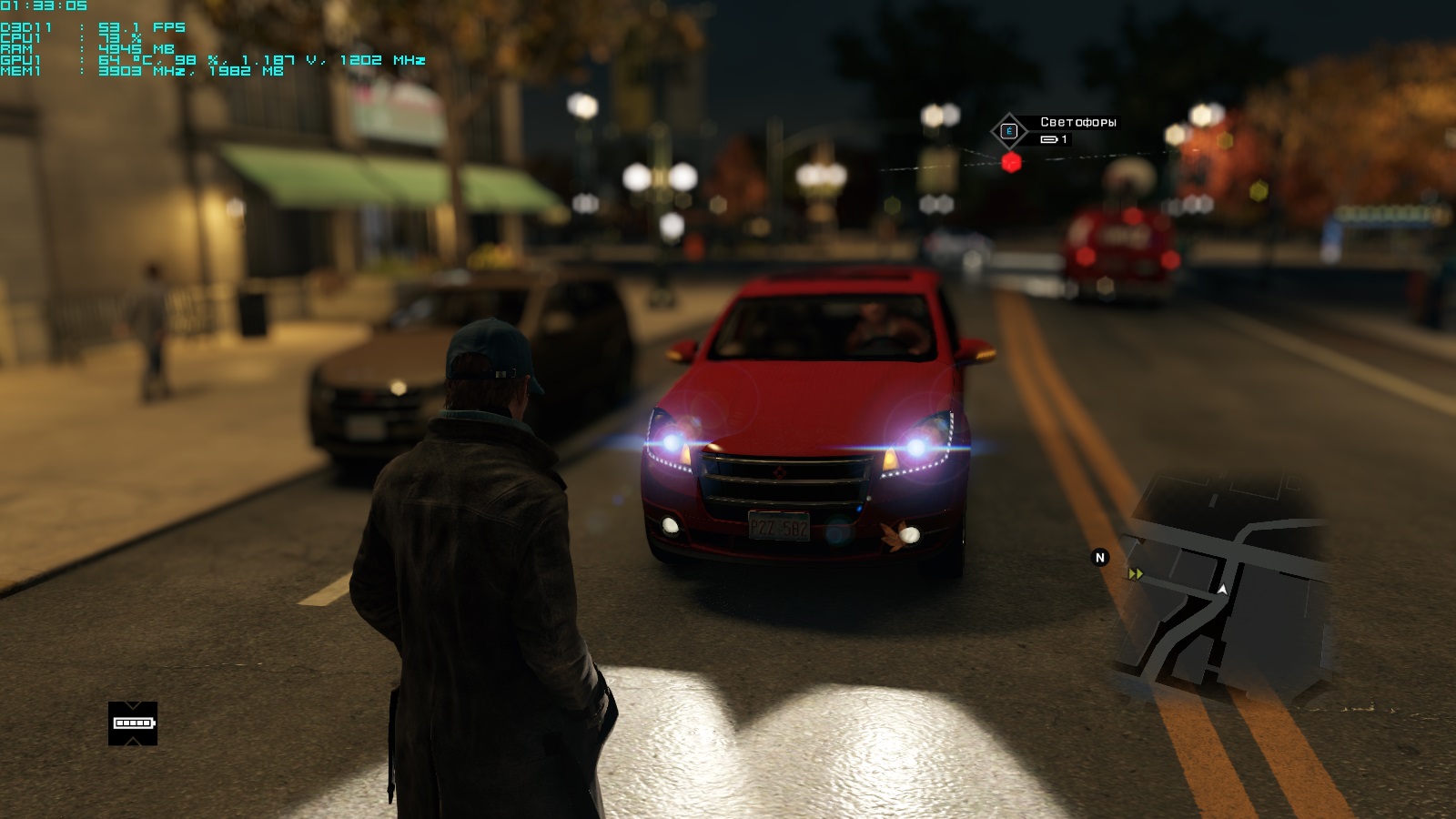The width and height of the screenshot is (1456, 819).
Task: Select the yellow double-arrow minimap marker
Action: [1135, 574]
